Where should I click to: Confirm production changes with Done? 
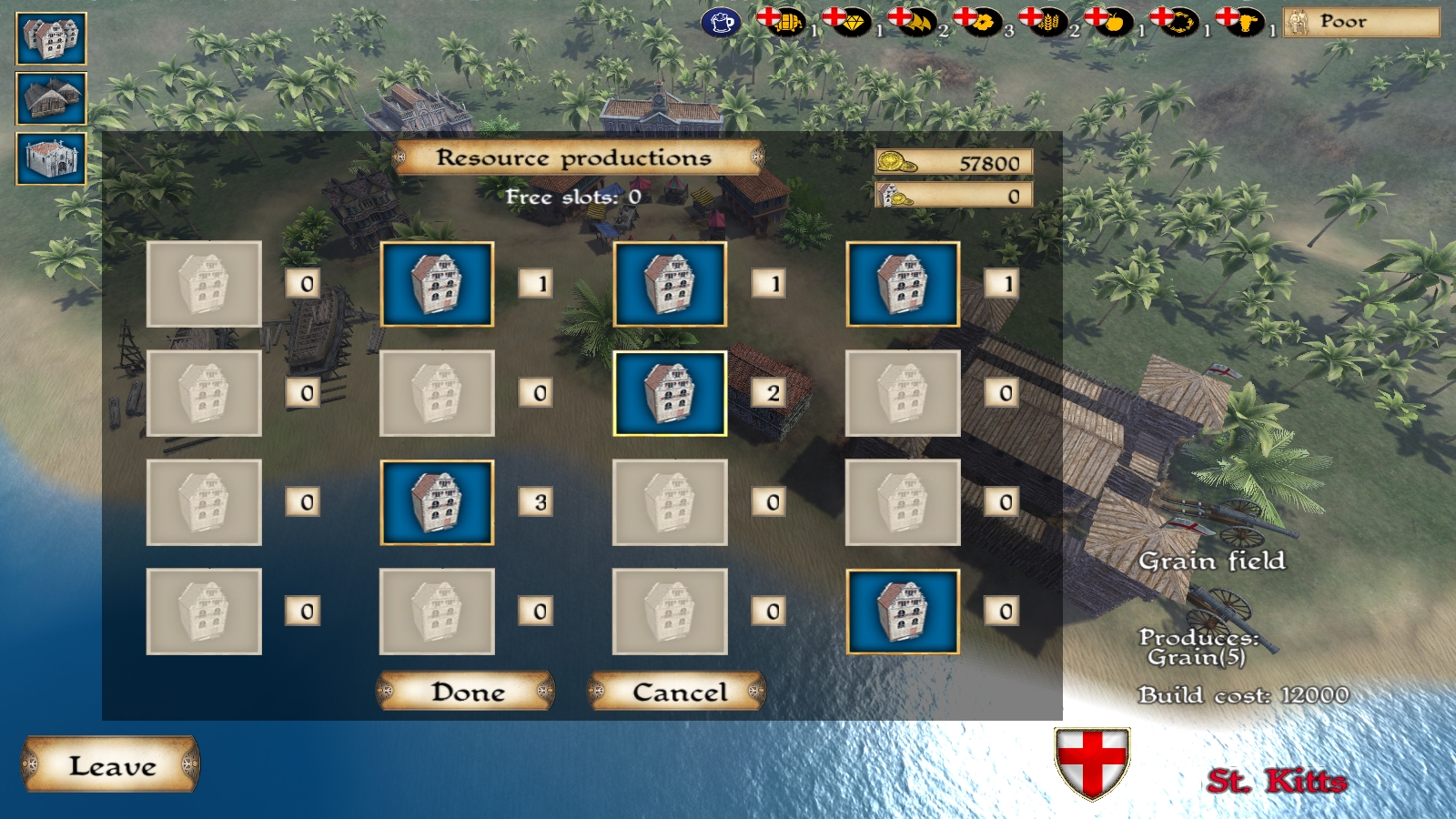click(x=467, y=692)
